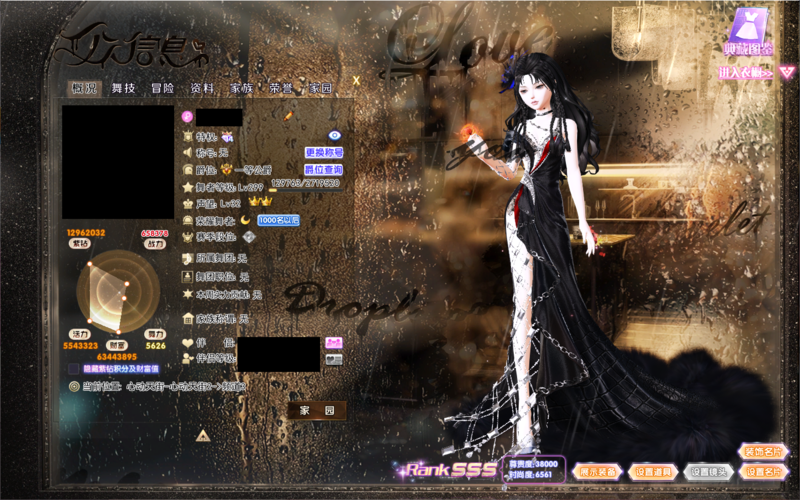
Task: Close the profile info panel
Action: tap(356, 74)
